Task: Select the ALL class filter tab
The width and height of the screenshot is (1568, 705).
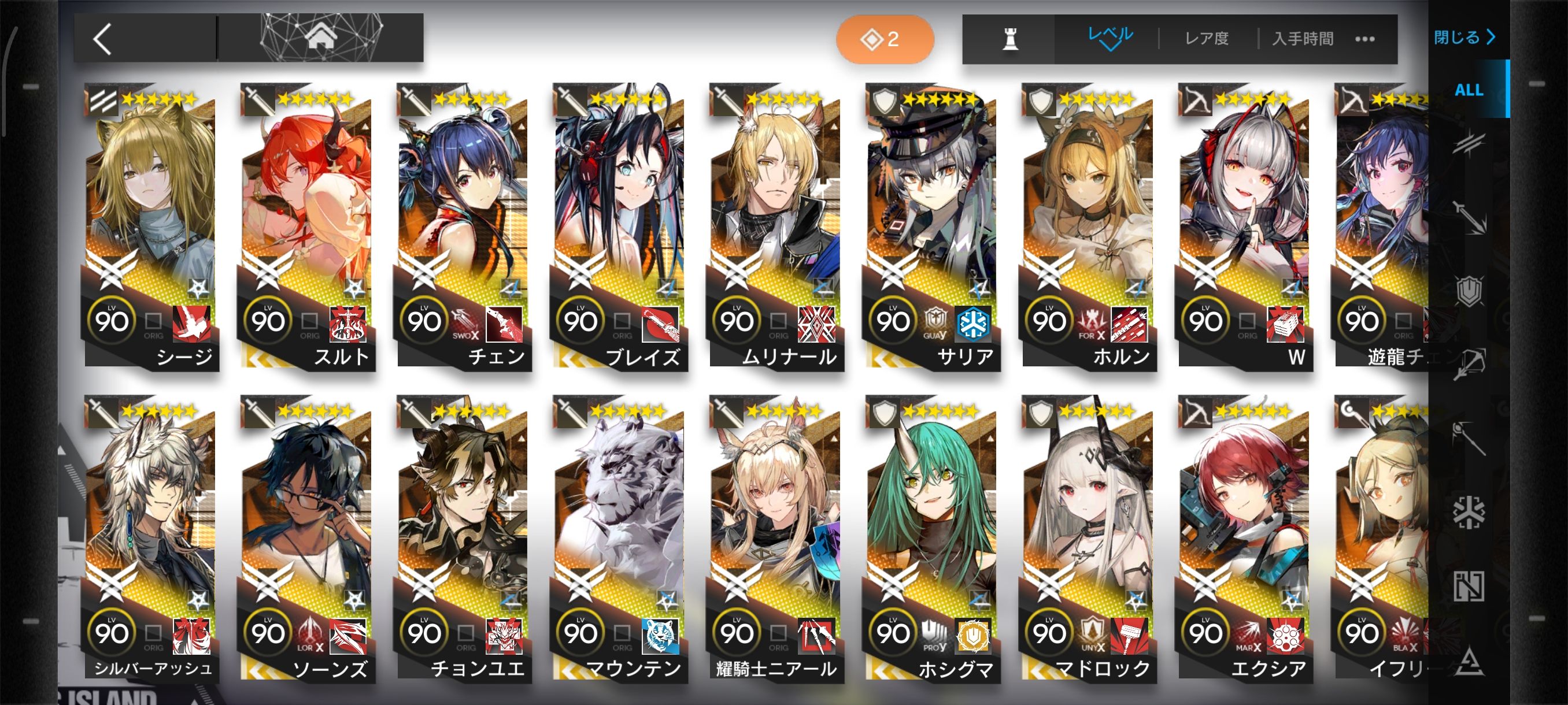Action: 1469,90
